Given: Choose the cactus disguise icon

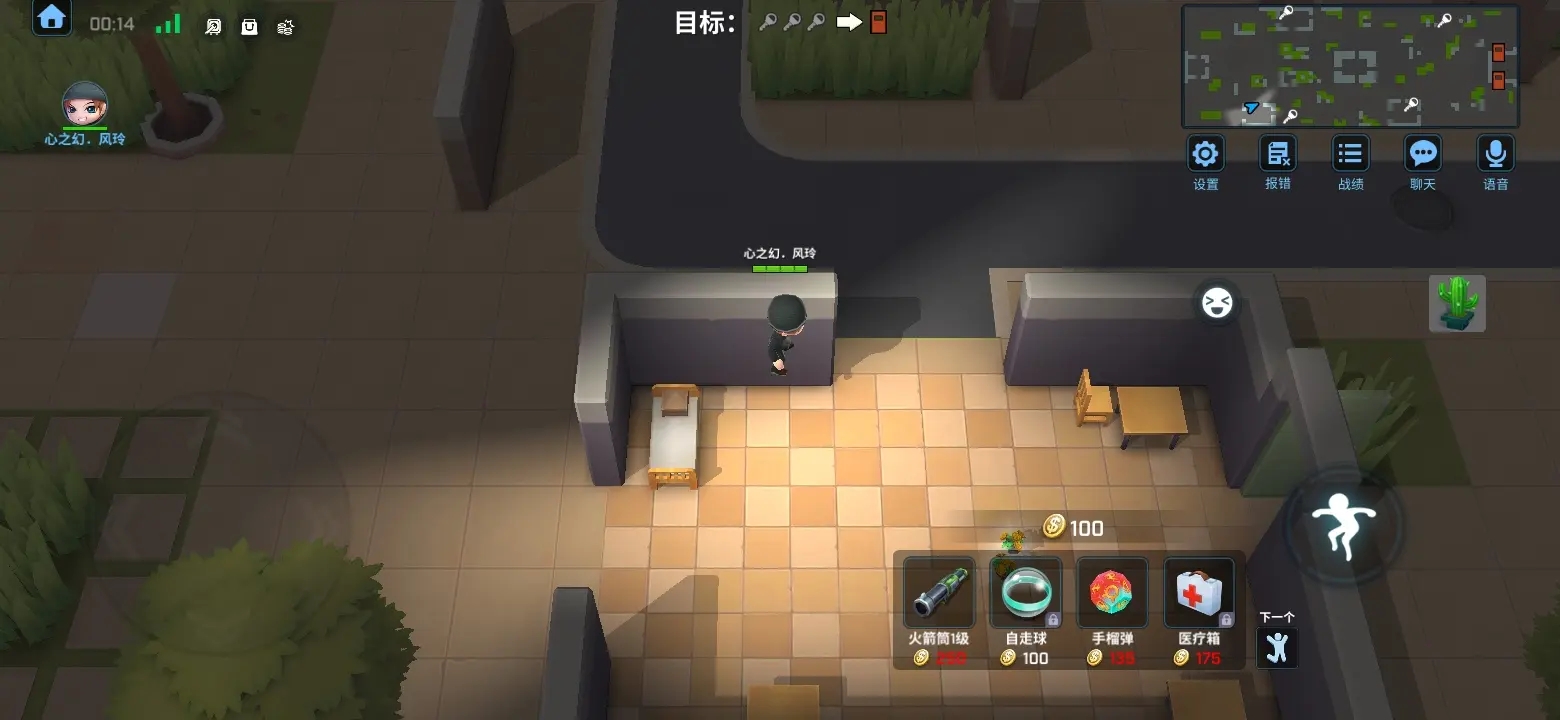Looking at the screenshot, I should coord(1457,303).
